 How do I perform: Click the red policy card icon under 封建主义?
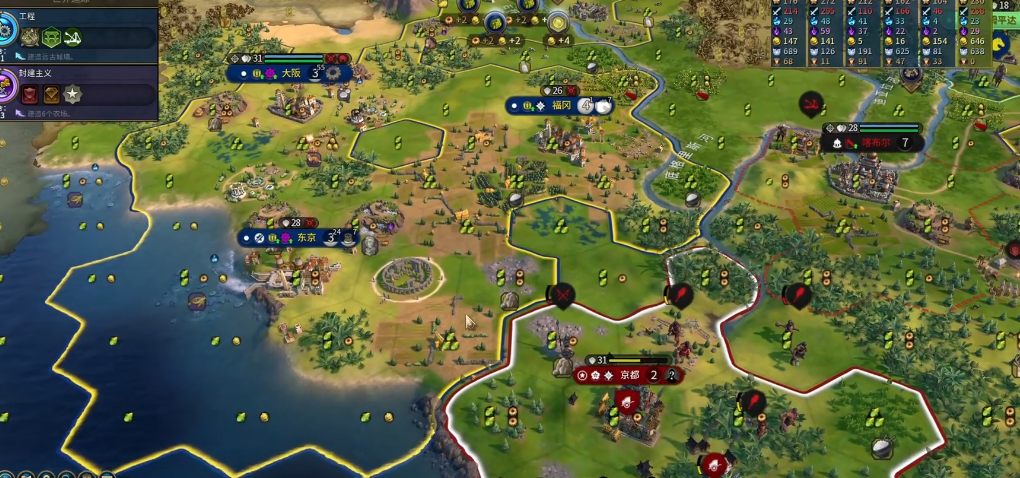pyautogui.click(x=29, y=95)
